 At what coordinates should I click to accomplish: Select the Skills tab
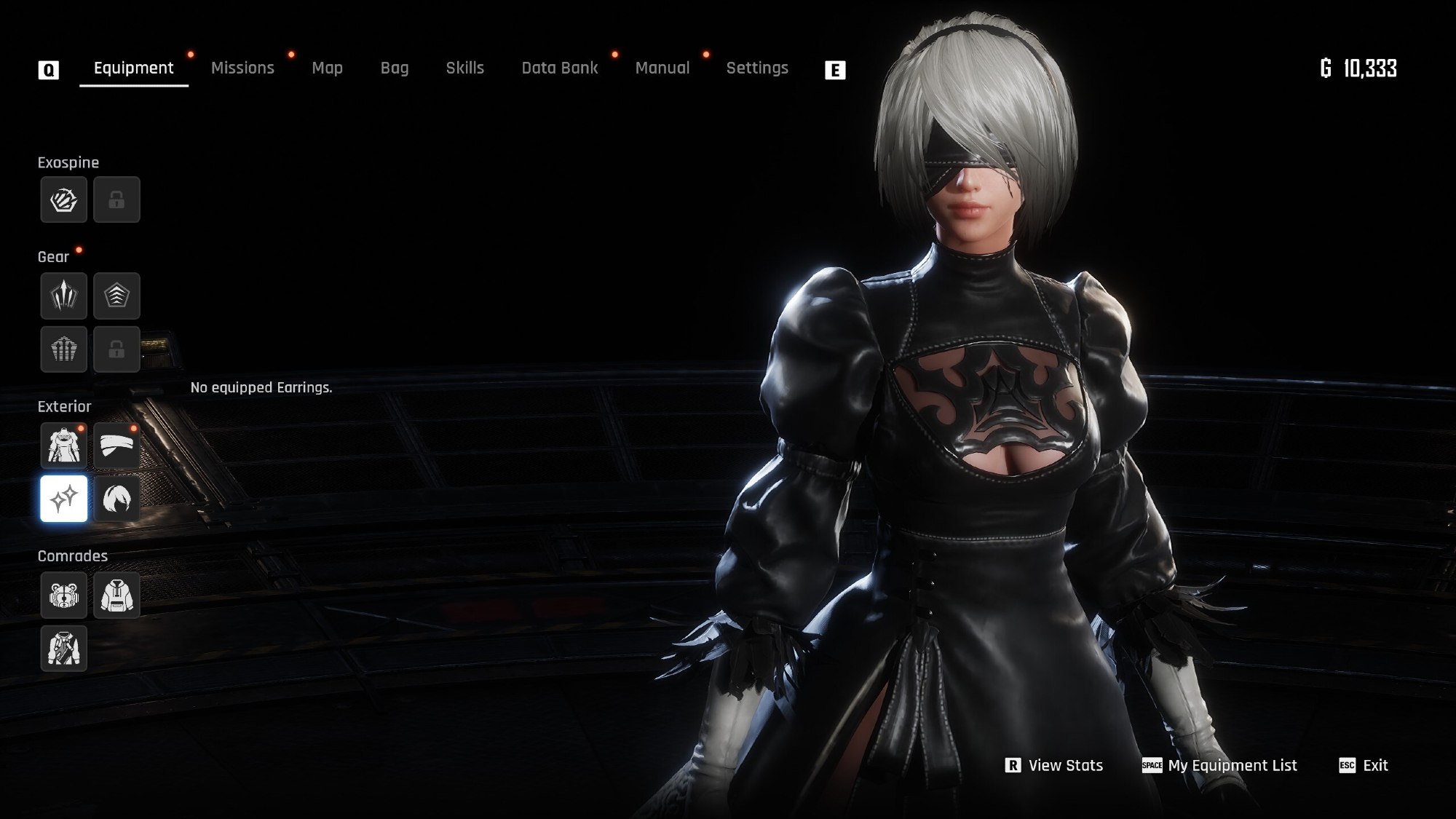(x=464, y=68)
